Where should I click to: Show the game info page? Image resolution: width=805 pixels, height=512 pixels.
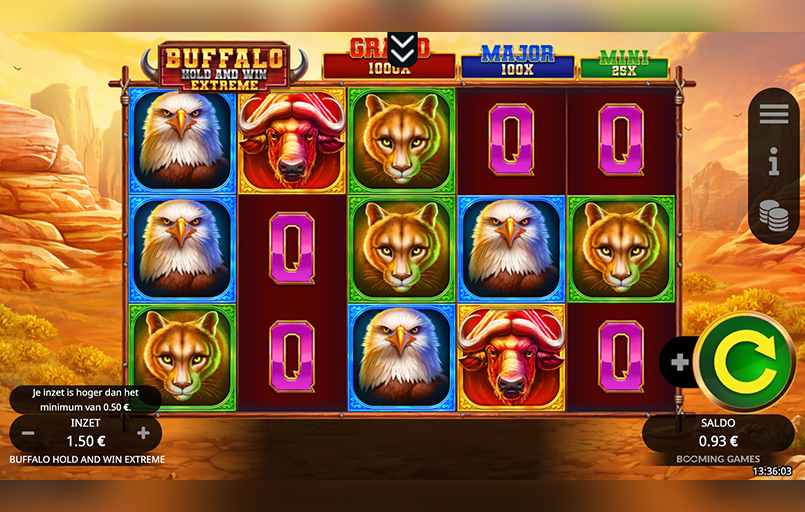[773, 162]
